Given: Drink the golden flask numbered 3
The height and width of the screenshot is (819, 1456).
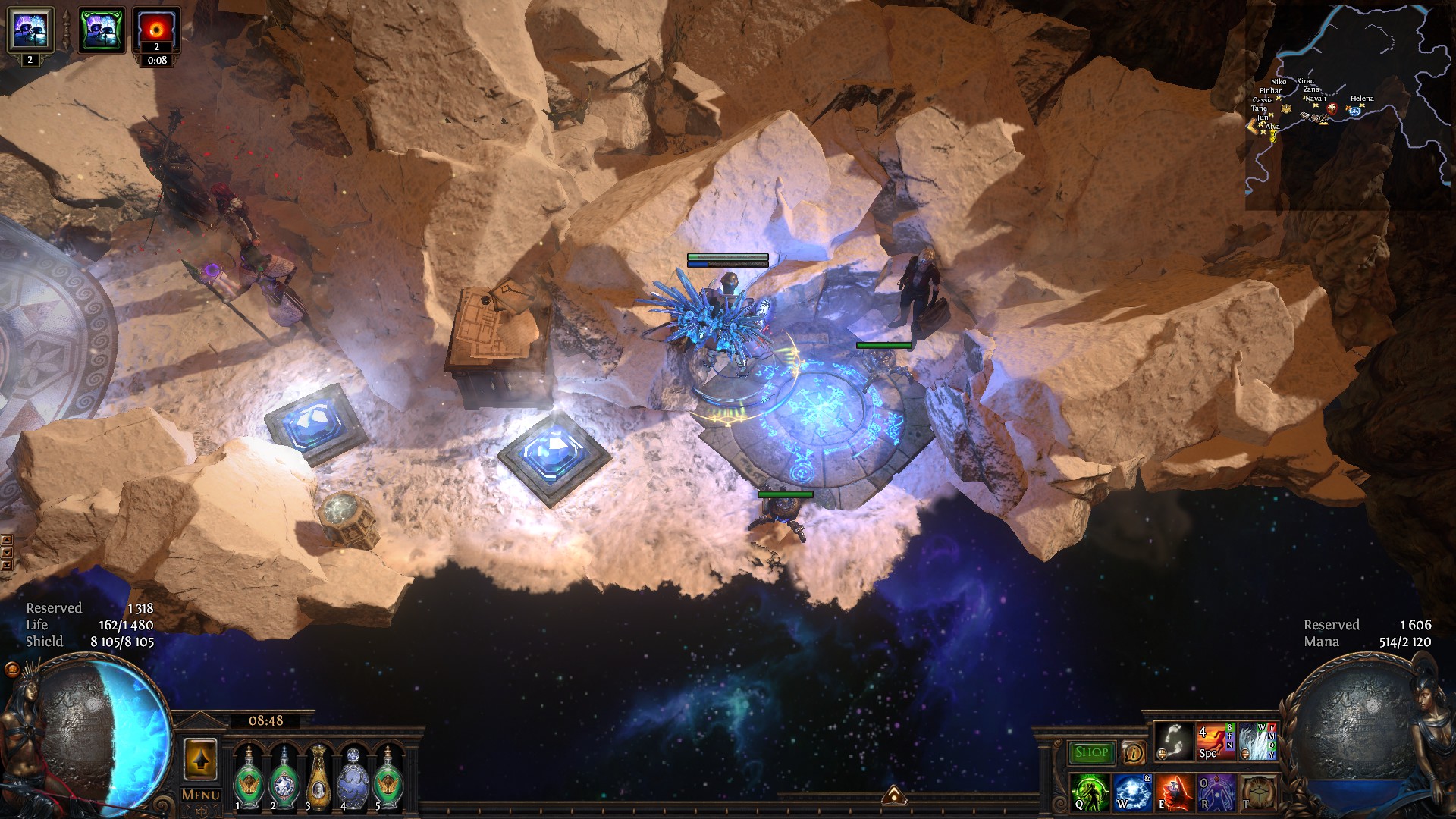Looking at the screenshot, I should click(318, 778).
